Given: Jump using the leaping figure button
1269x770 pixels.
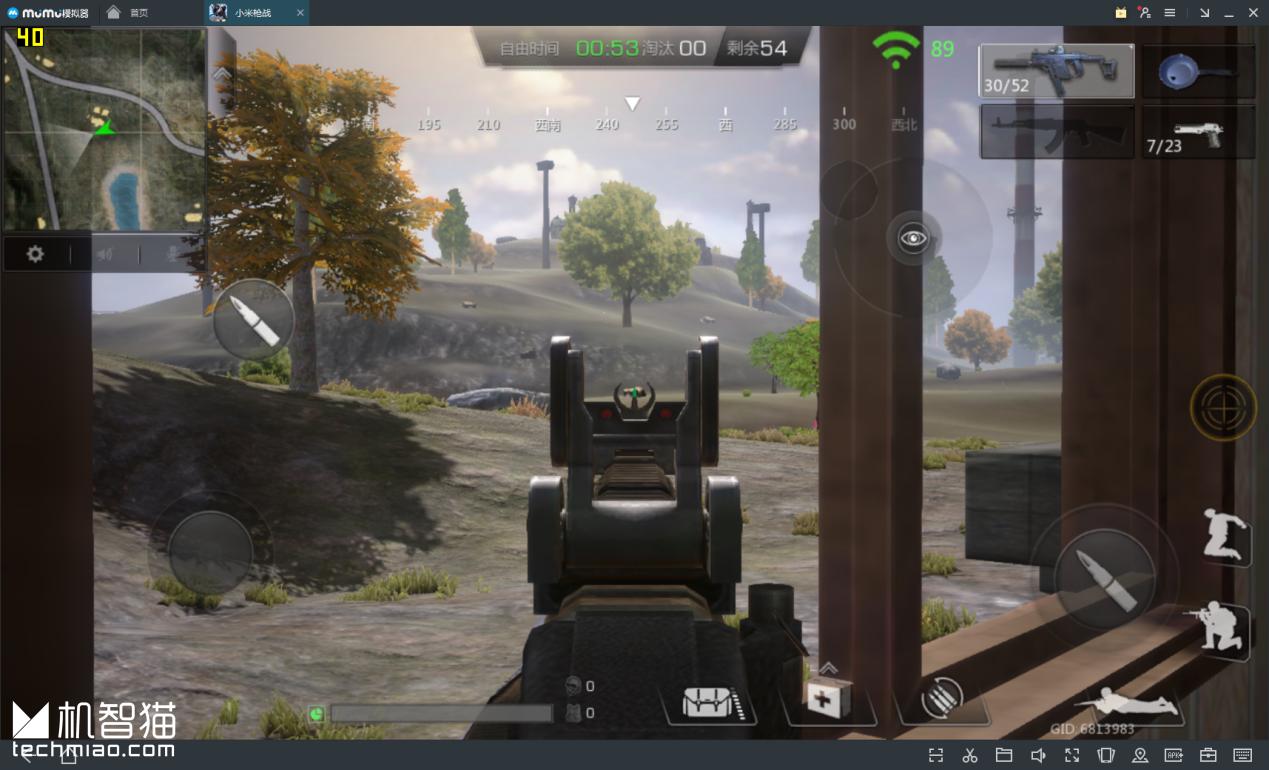Looking at the screenshot, I should click(1225, 534).
